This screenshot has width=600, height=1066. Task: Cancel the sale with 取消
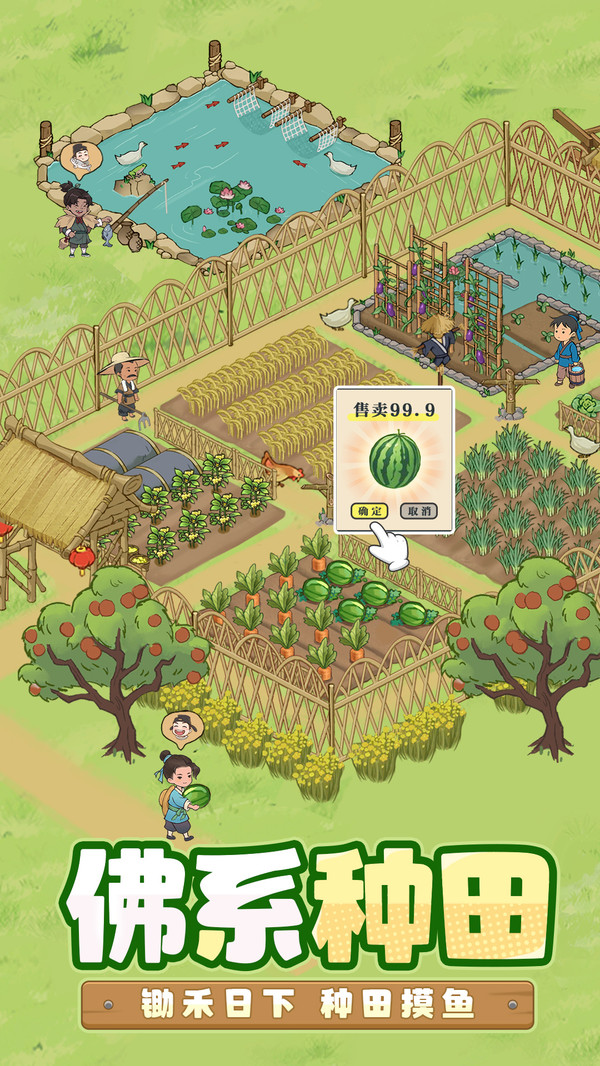(419, 510)
